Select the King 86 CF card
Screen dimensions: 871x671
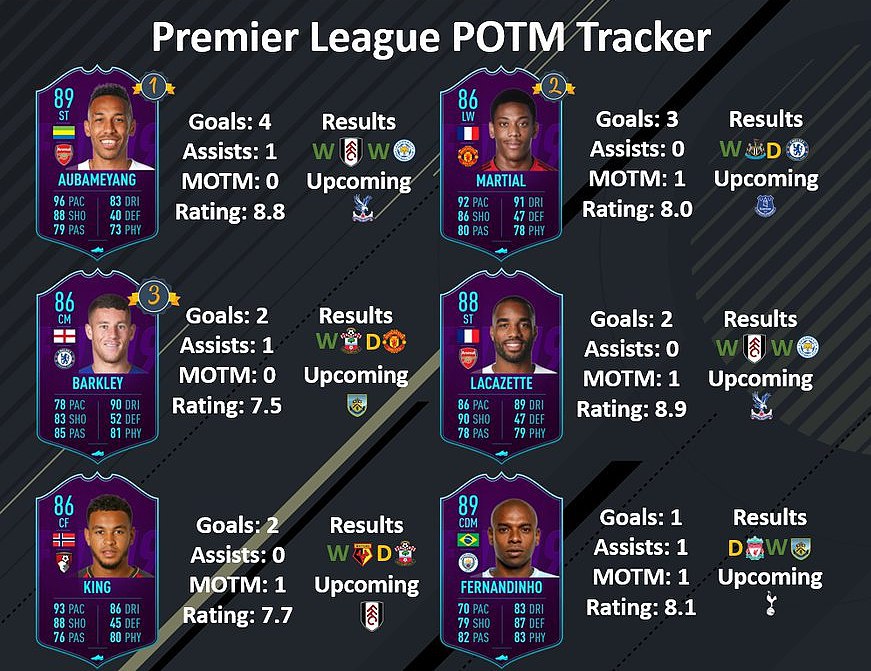click(x=97, y=566)
